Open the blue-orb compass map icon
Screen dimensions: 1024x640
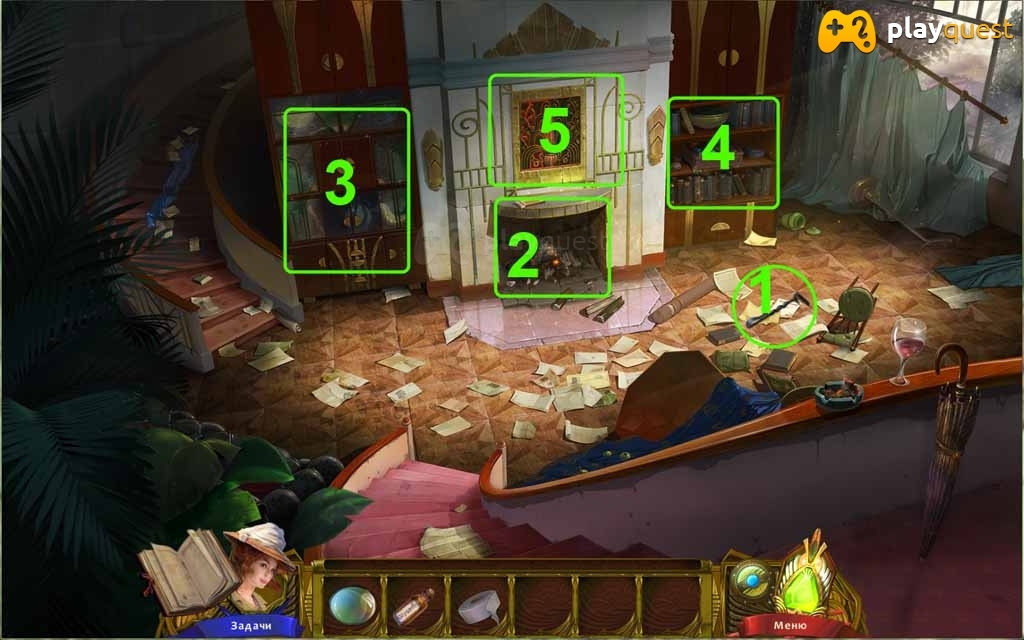point(748,580)
